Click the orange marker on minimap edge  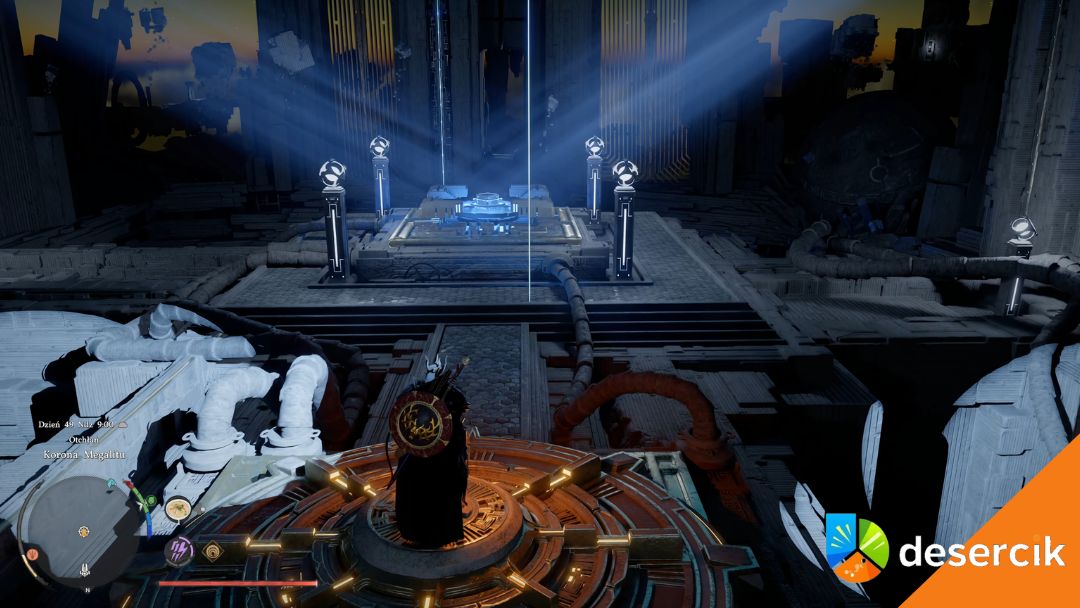click(32, 553)
